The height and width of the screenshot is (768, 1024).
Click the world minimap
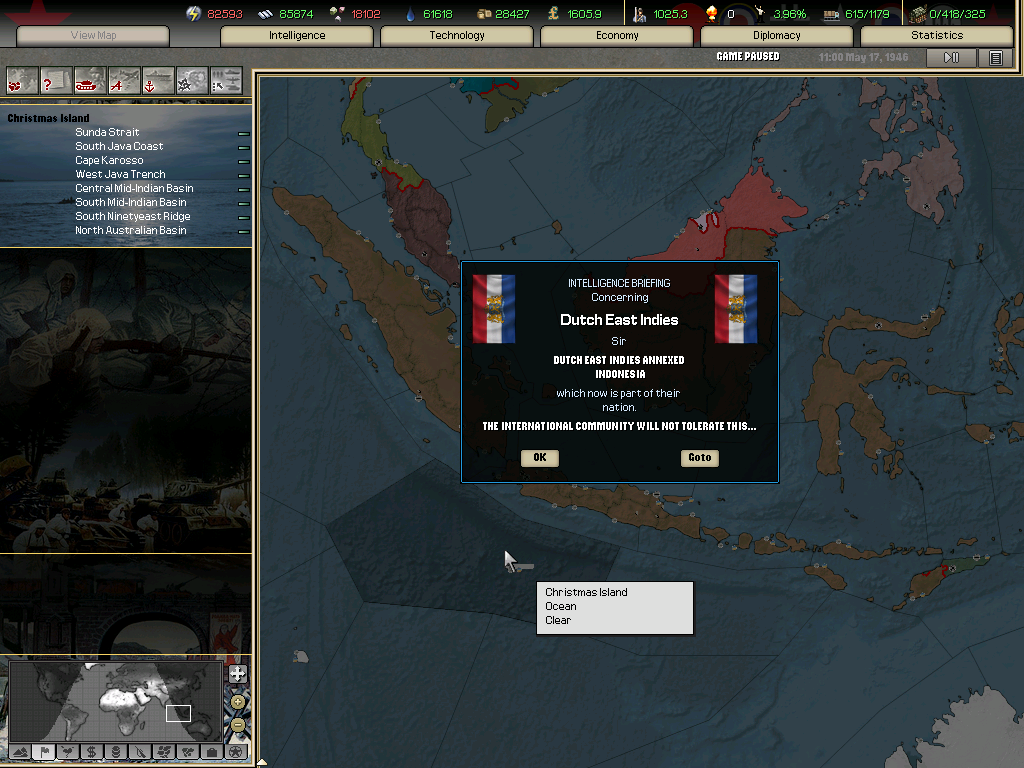click(x=115, y=700)
